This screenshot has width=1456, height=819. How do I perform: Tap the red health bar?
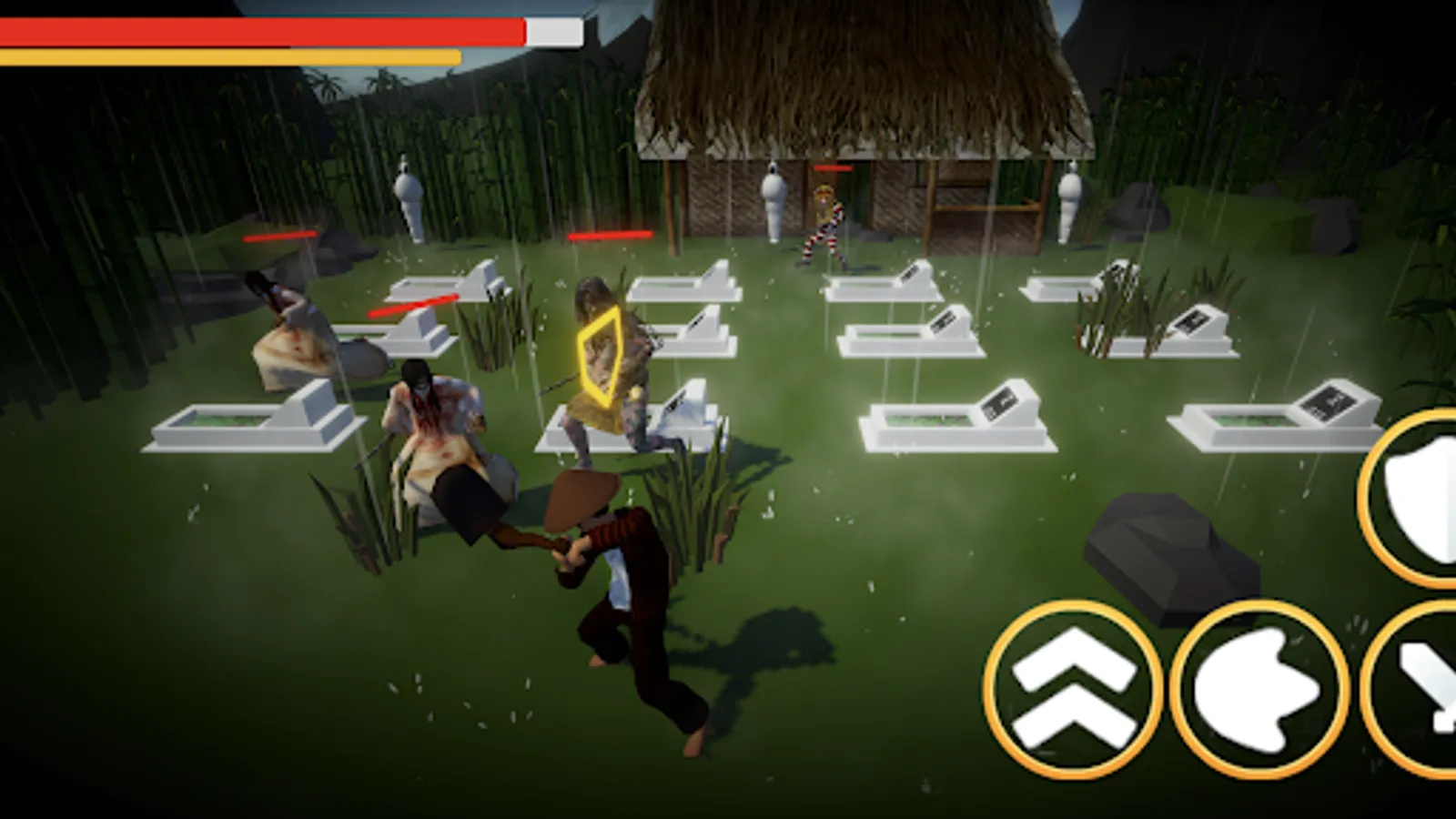(x=264, y=31)
